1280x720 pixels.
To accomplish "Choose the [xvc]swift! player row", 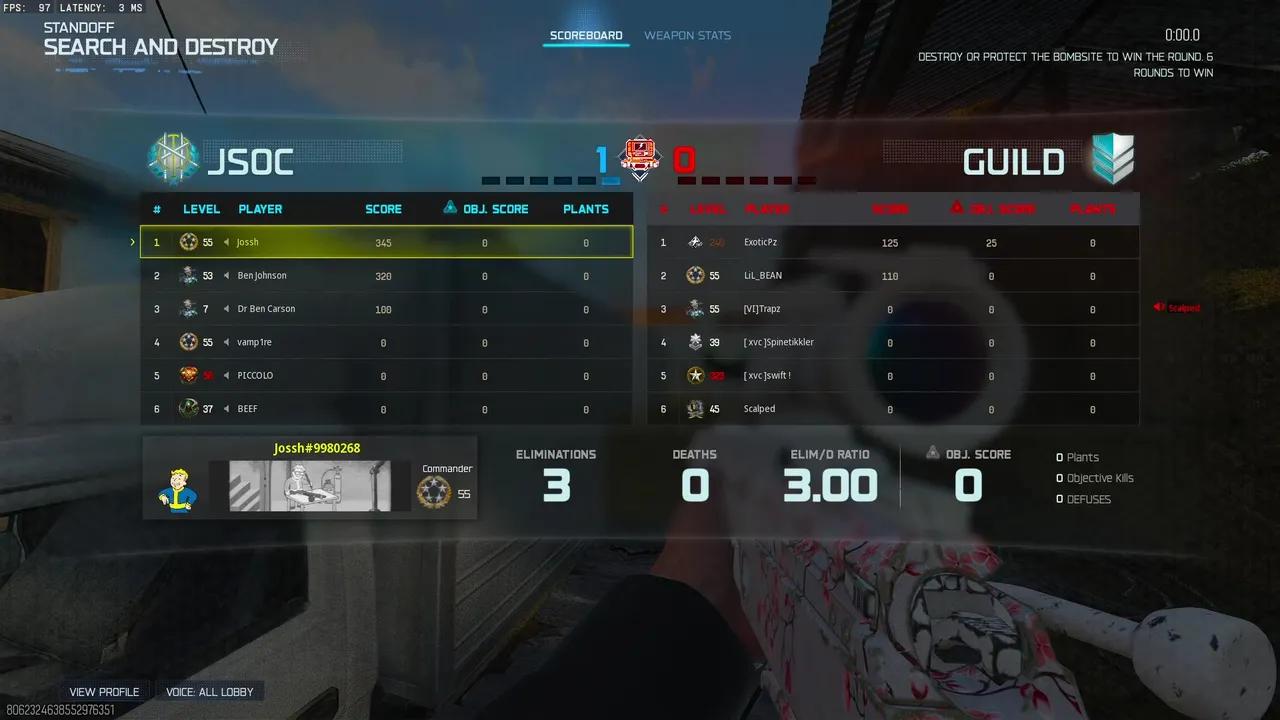I will [x=892, y=376].
